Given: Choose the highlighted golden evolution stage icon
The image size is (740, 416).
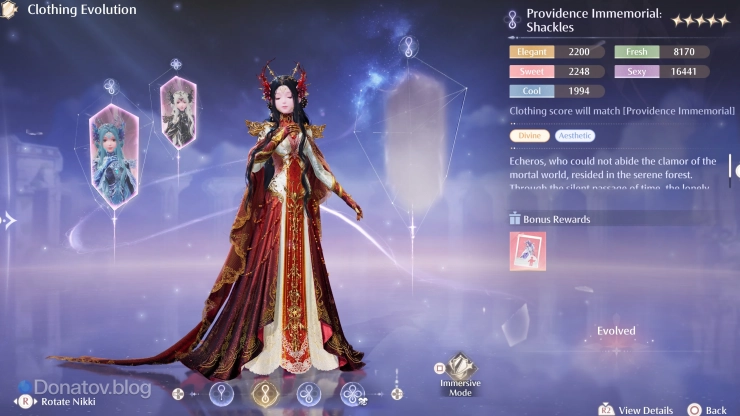Looking at the screenshot, I should coord(265,393).
